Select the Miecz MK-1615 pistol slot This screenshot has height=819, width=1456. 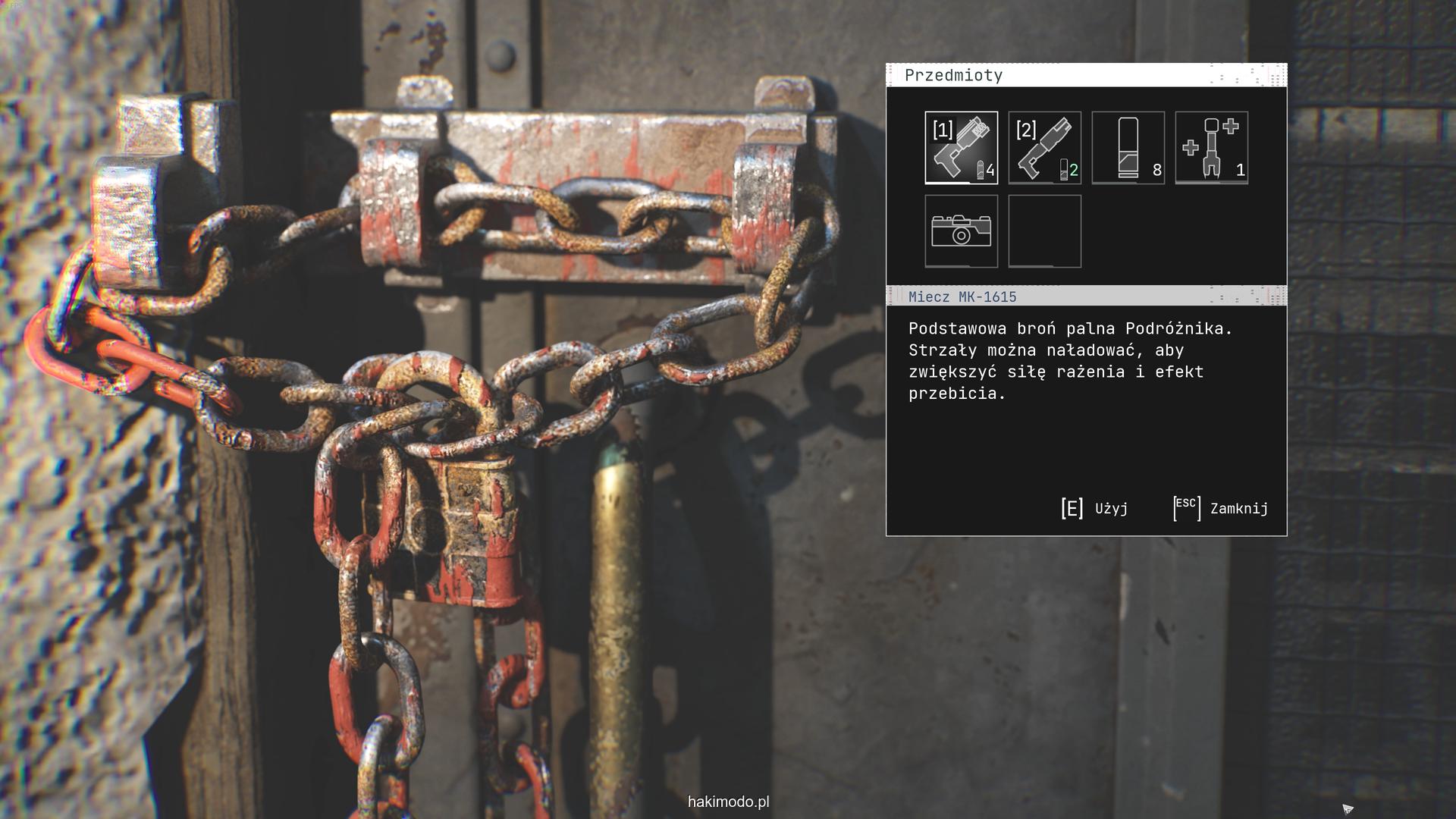[961, 148]
